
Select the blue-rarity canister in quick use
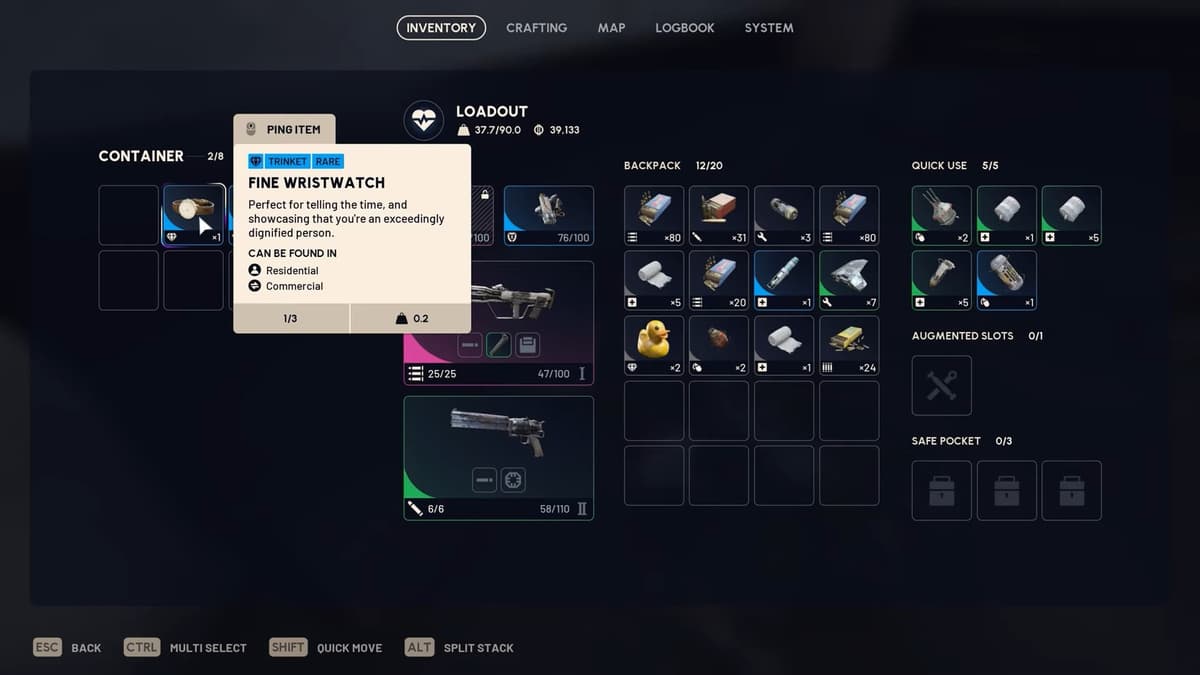[1006, 280]
